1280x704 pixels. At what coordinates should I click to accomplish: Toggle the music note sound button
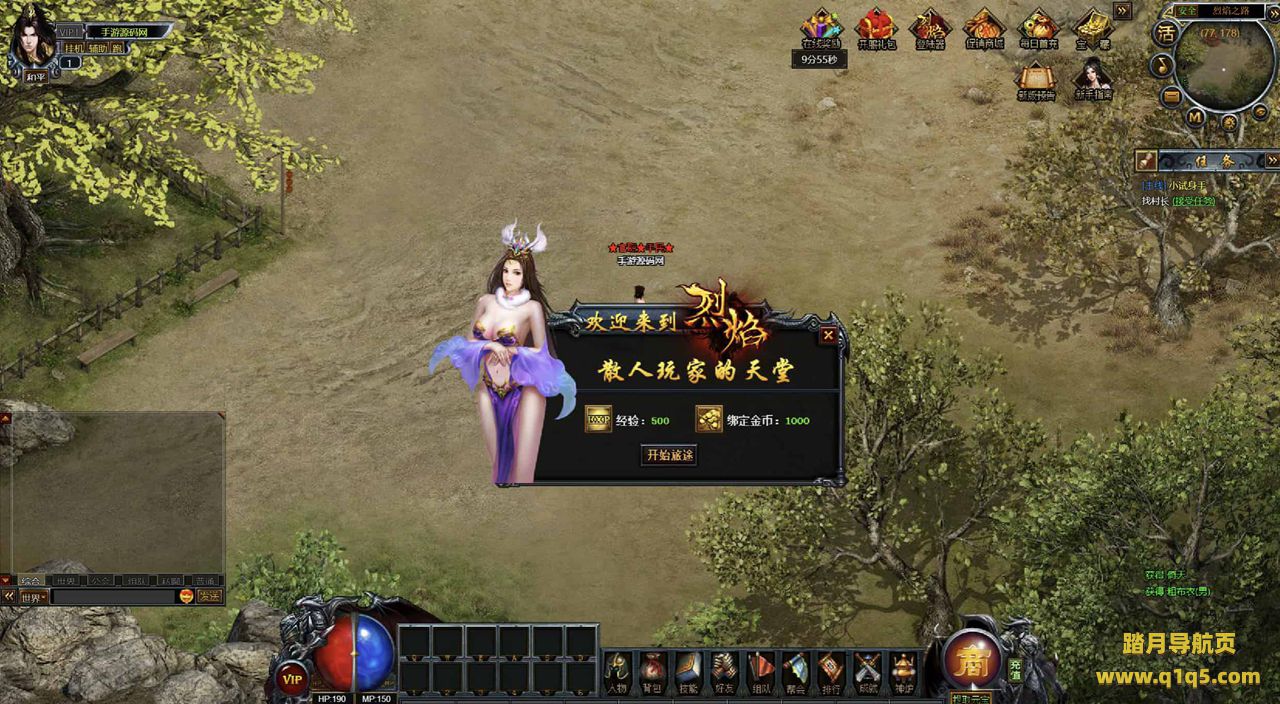pyautogui.click(x=1162, y=65)
